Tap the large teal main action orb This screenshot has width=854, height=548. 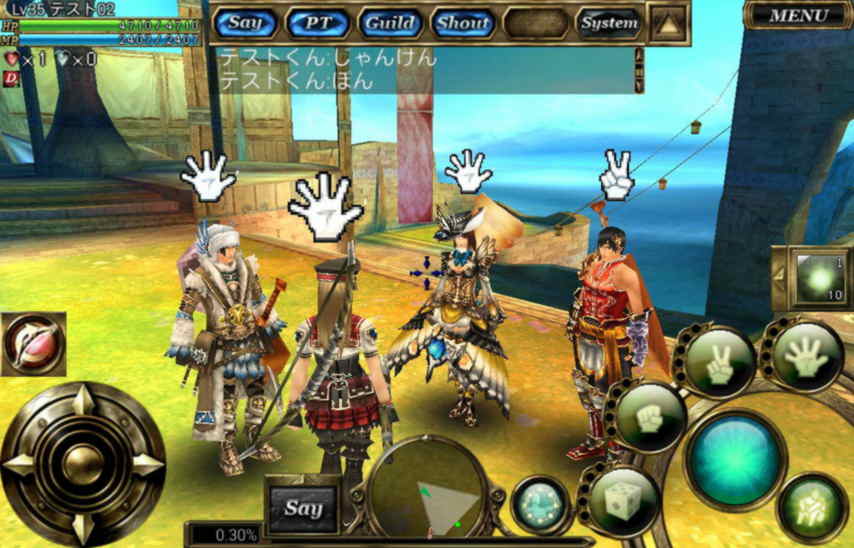pos(735,459)
